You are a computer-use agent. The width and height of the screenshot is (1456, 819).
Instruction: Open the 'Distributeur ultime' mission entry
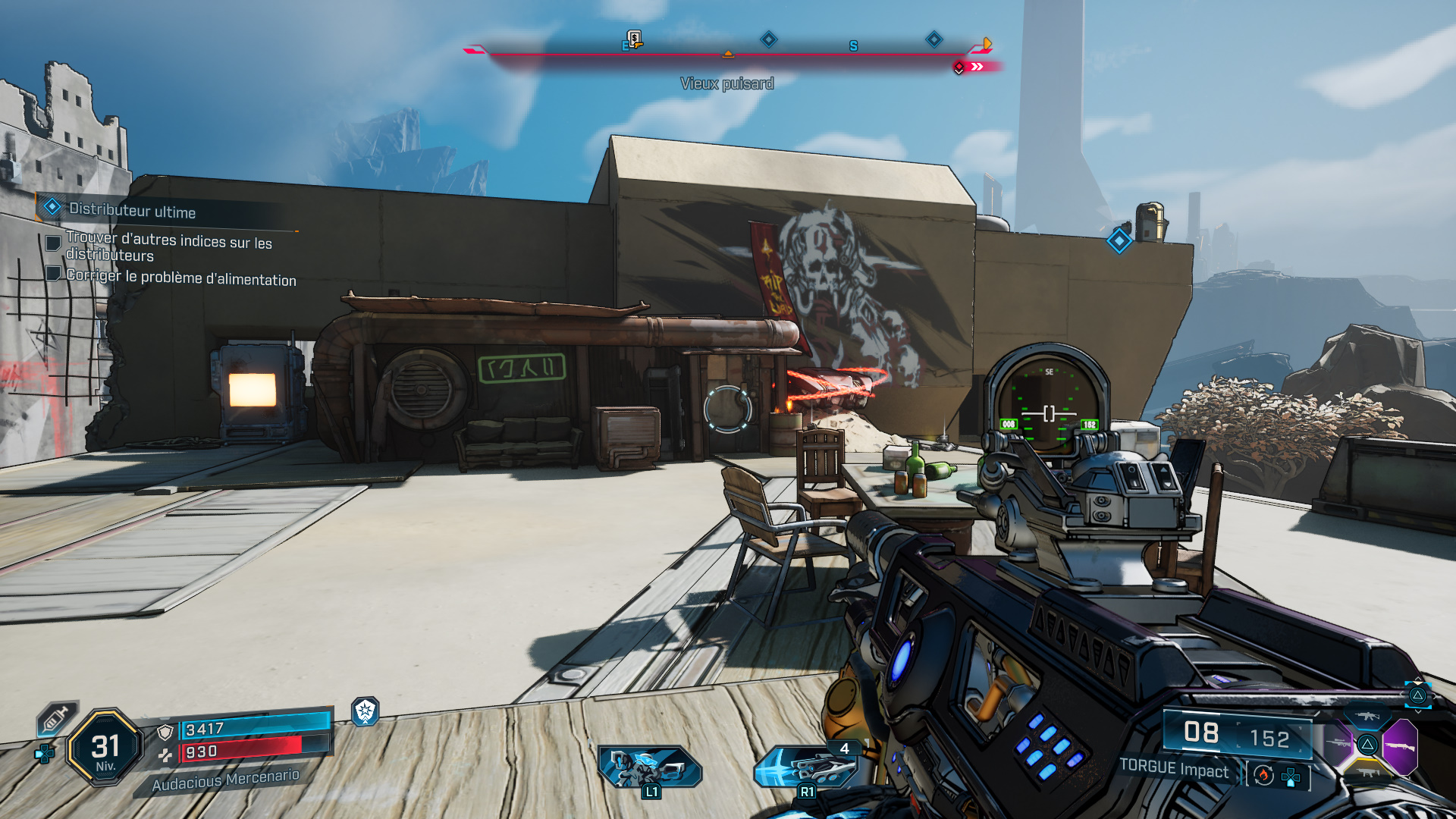pos(133,212)
